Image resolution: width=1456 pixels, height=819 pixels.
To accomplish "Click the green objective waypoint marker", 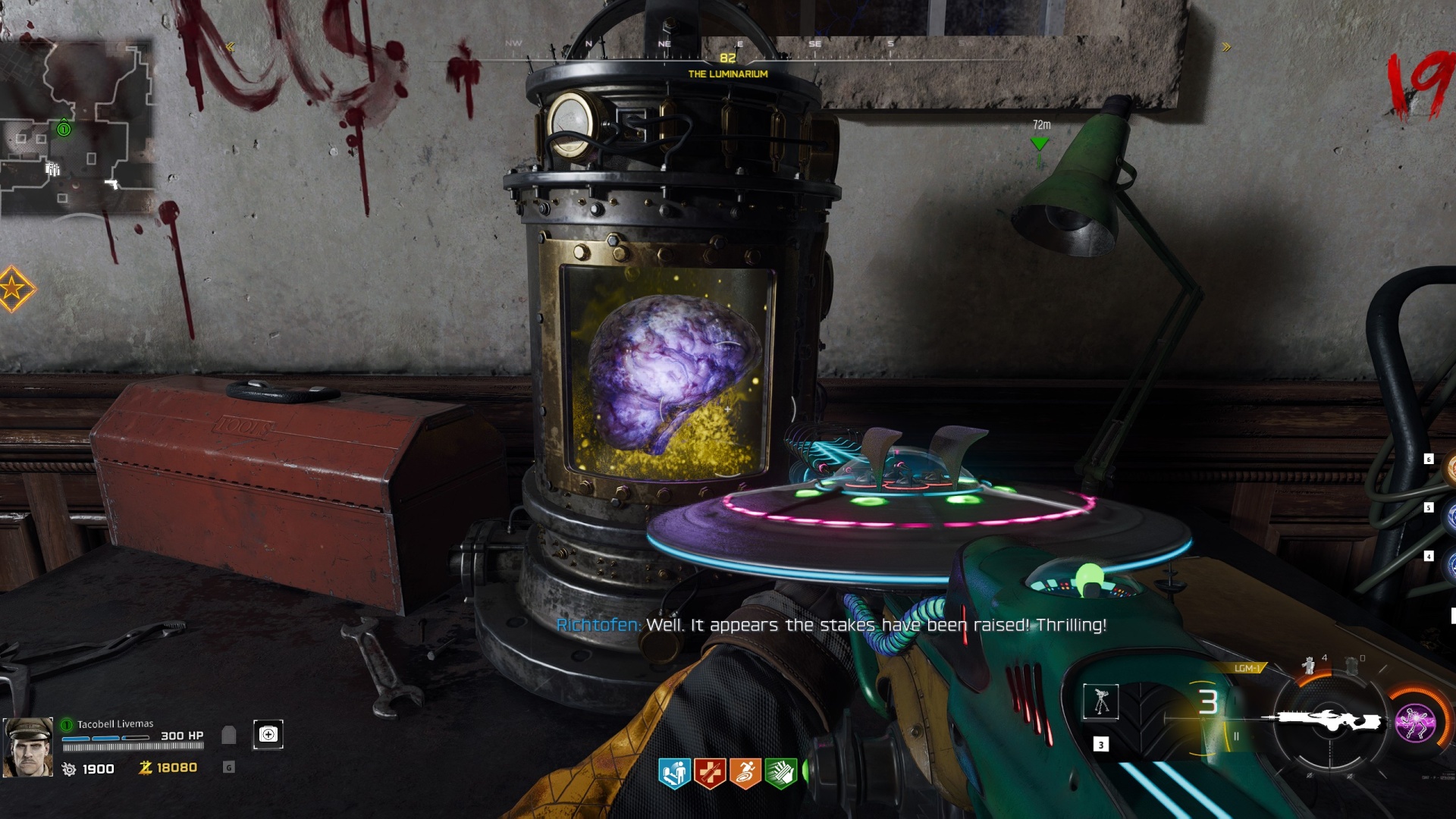I will [x=1040, y=143].
